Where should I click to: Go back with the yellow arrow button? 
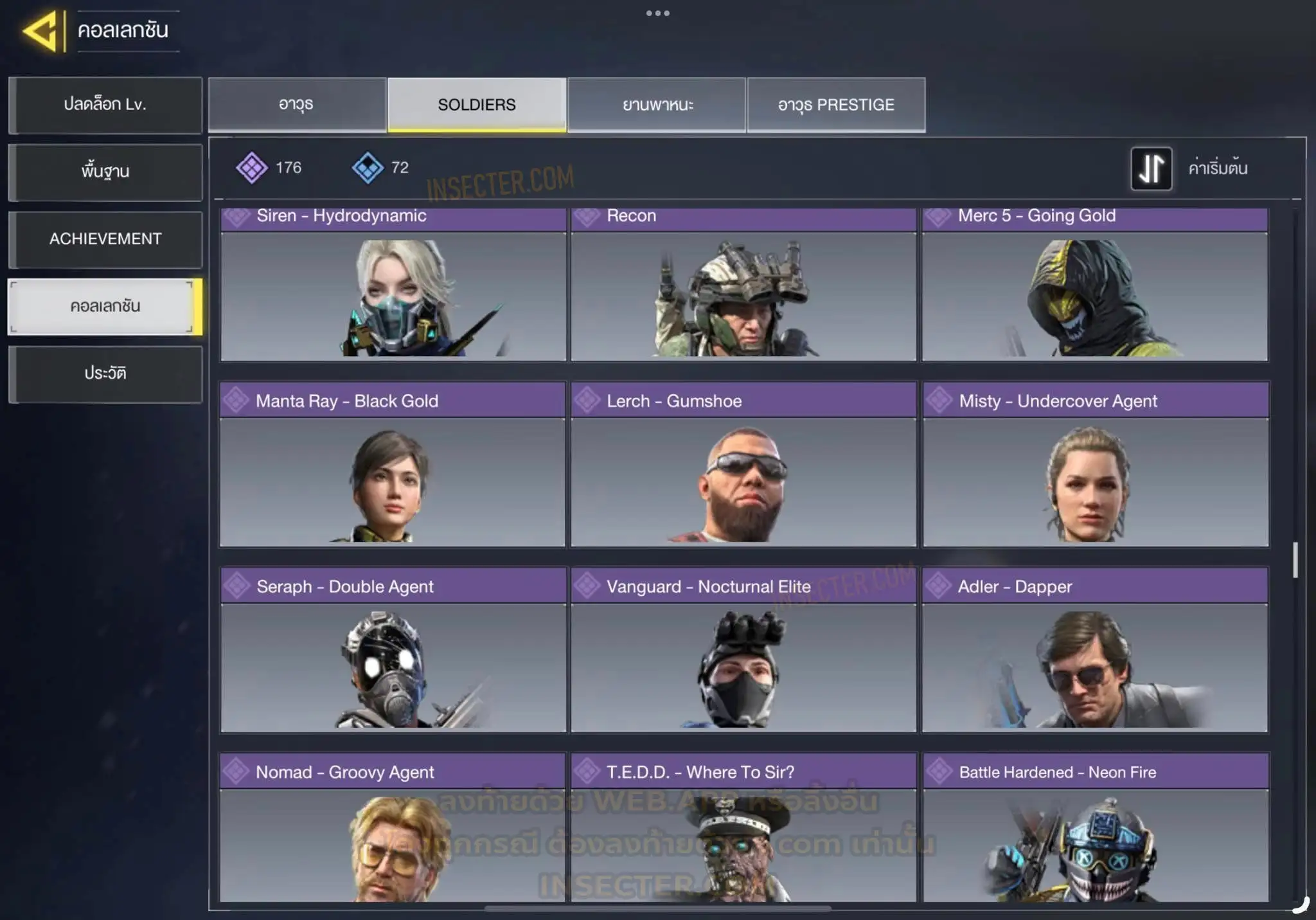(42, 31)
